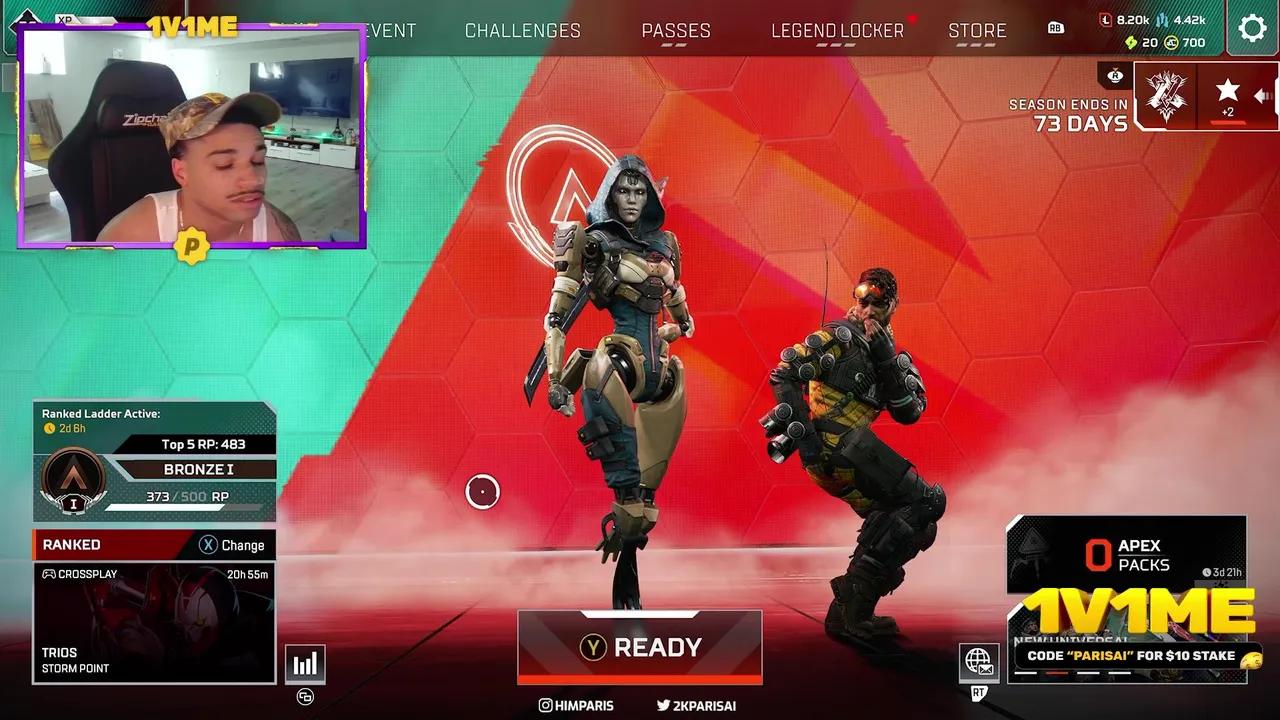Click the club icon below the stats button
This screenshot has width=1280, height=720.
(305, 697)
